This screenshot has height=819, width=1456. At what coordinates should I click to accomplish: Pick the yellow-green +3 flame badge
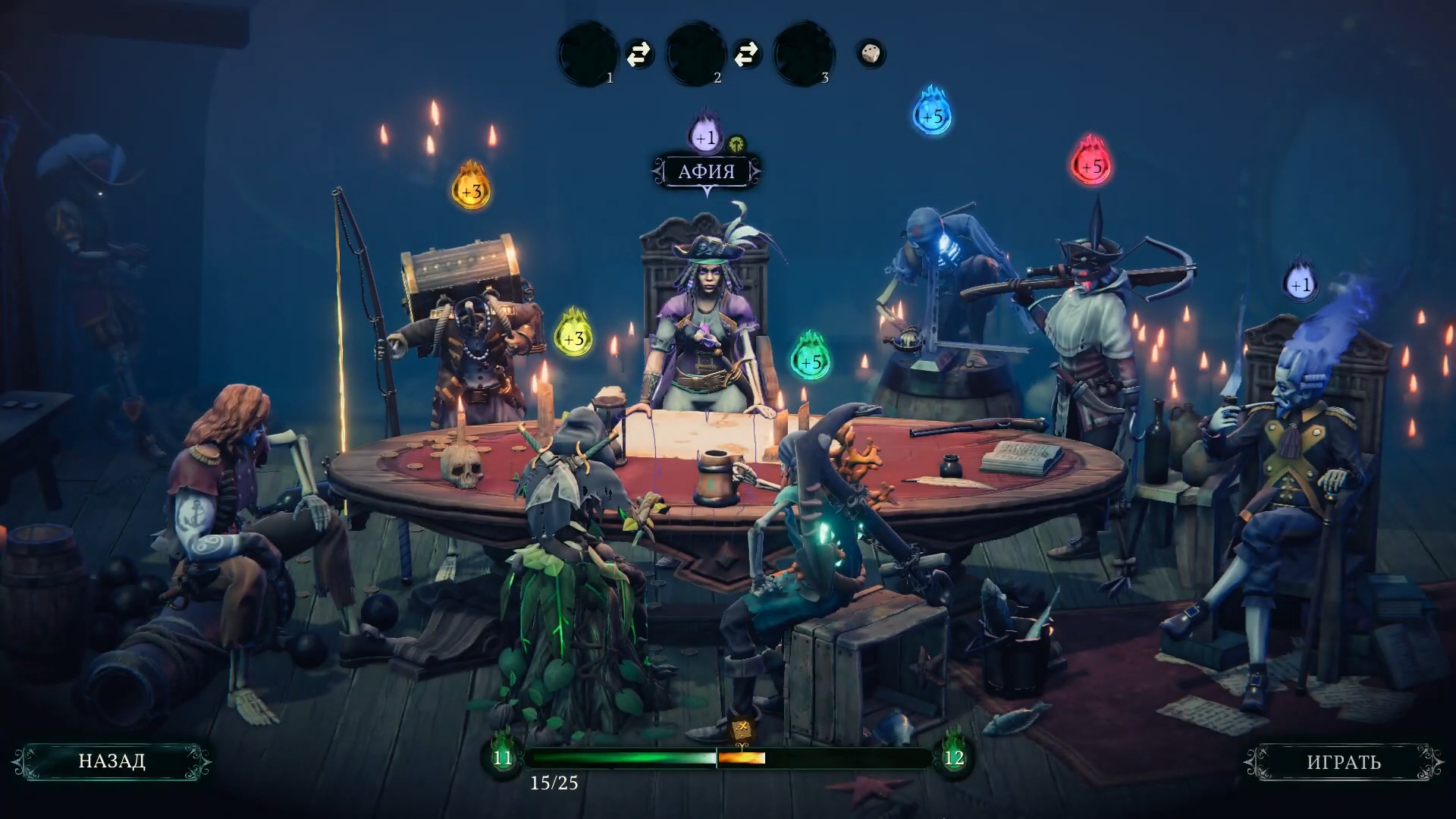574,337
